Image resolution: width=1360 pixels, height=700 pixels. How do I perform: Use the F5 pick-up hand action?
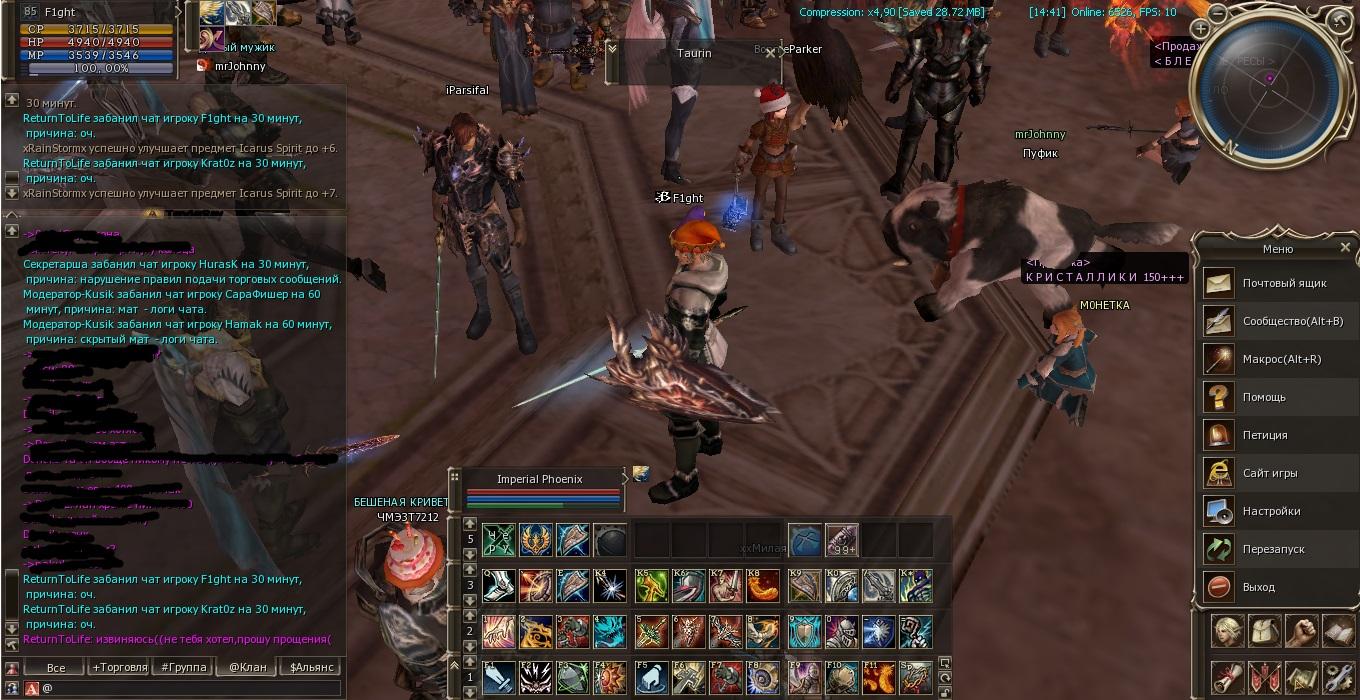pyautogui.click(x=651, y=677)
